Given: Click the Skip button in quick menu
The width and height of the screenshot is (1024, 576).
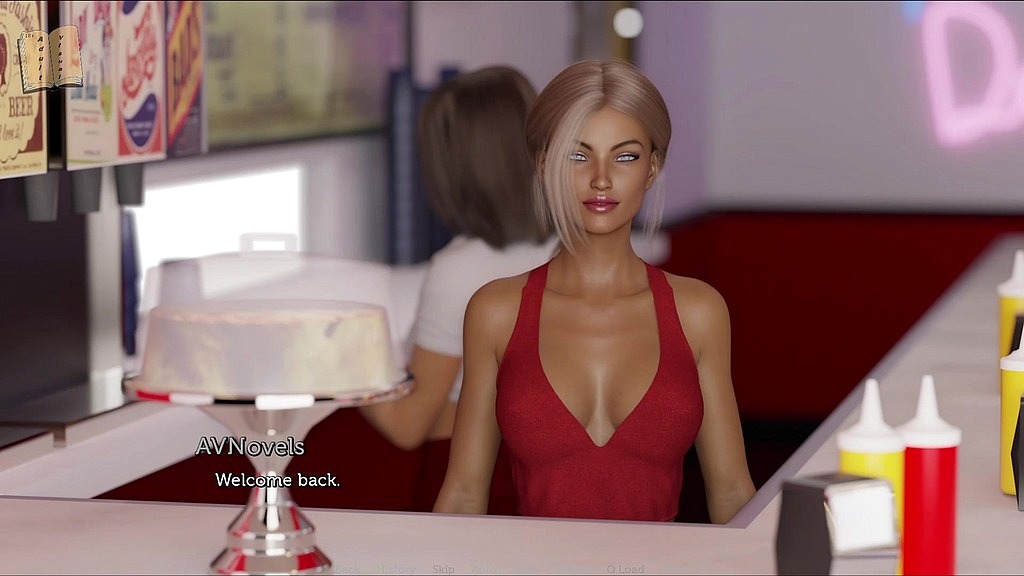Looking at the screenshot, I should point(443,569).
